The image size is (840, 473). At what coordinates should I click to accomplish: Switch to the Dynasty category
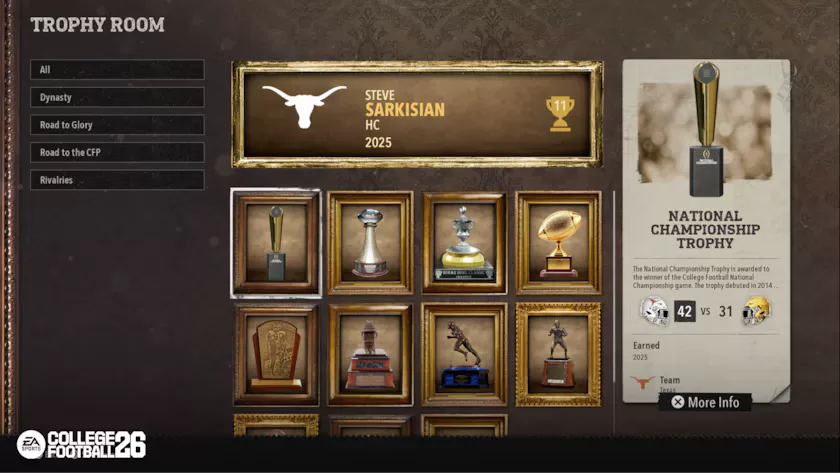point(117,98)
